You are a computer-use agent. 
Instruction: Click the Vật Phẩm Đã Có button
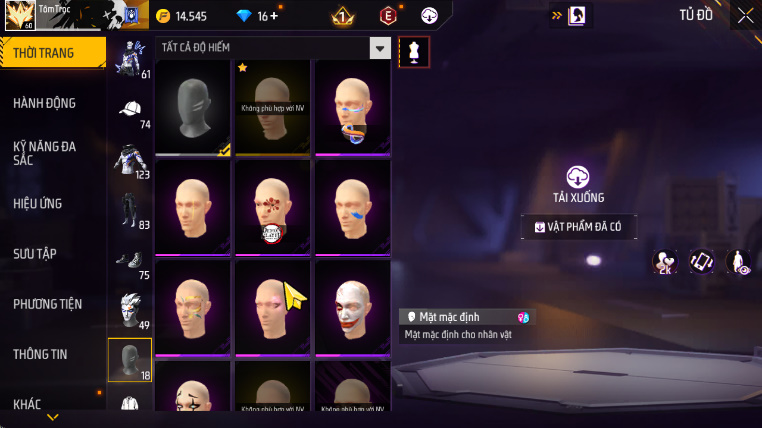click(578, 227)
